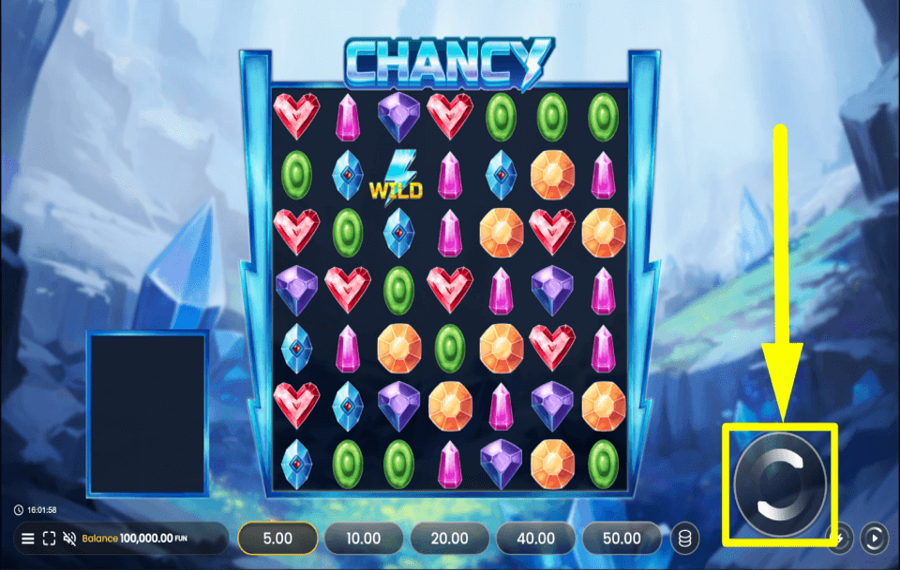Viewport: 900px width, 570px height.
Task: Set the bet to 20.00
Action: pyautogui.click(x=449, y=538)
